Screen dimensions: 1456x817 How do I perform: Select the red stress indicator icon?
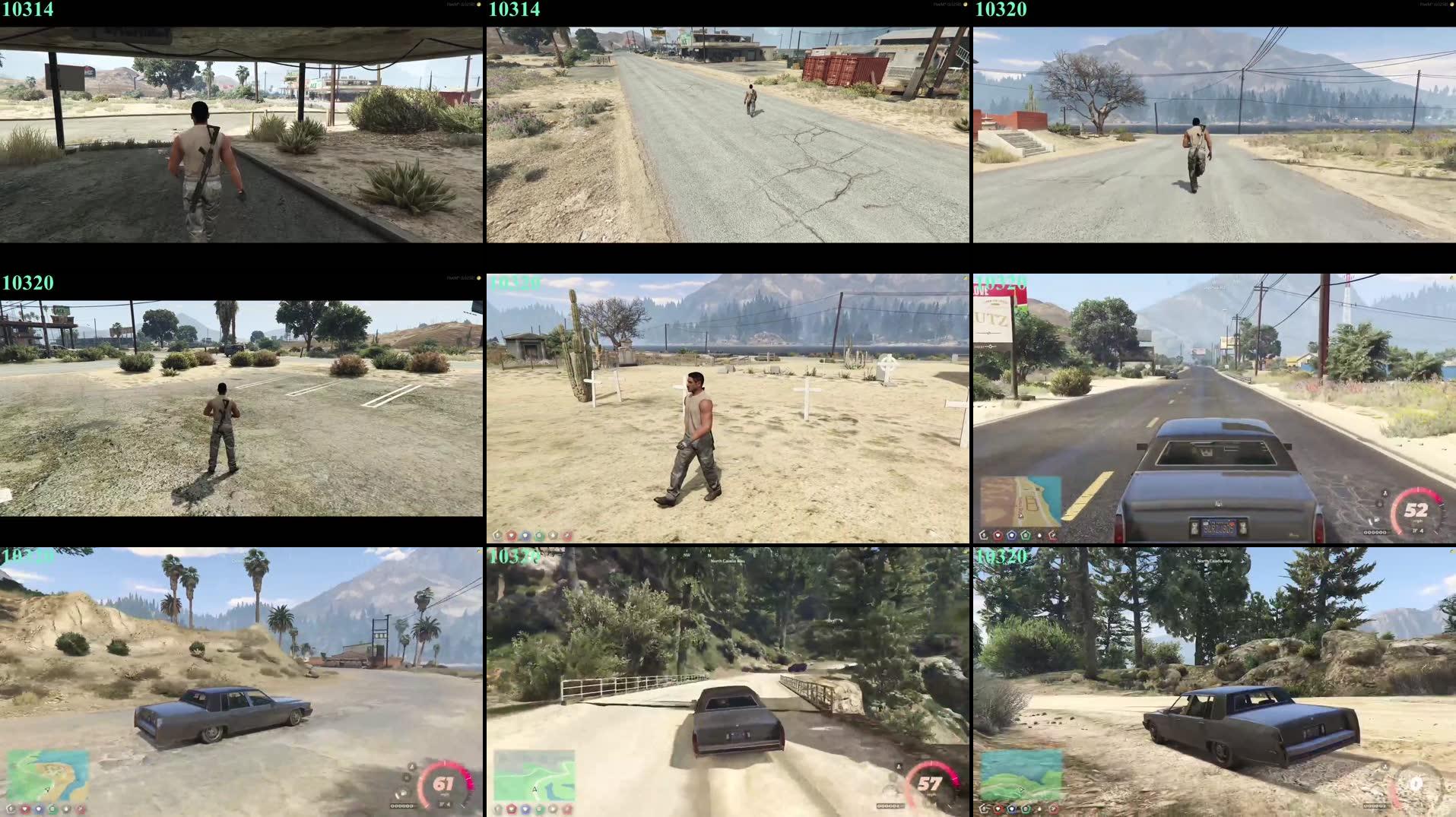click(1053, 534)
